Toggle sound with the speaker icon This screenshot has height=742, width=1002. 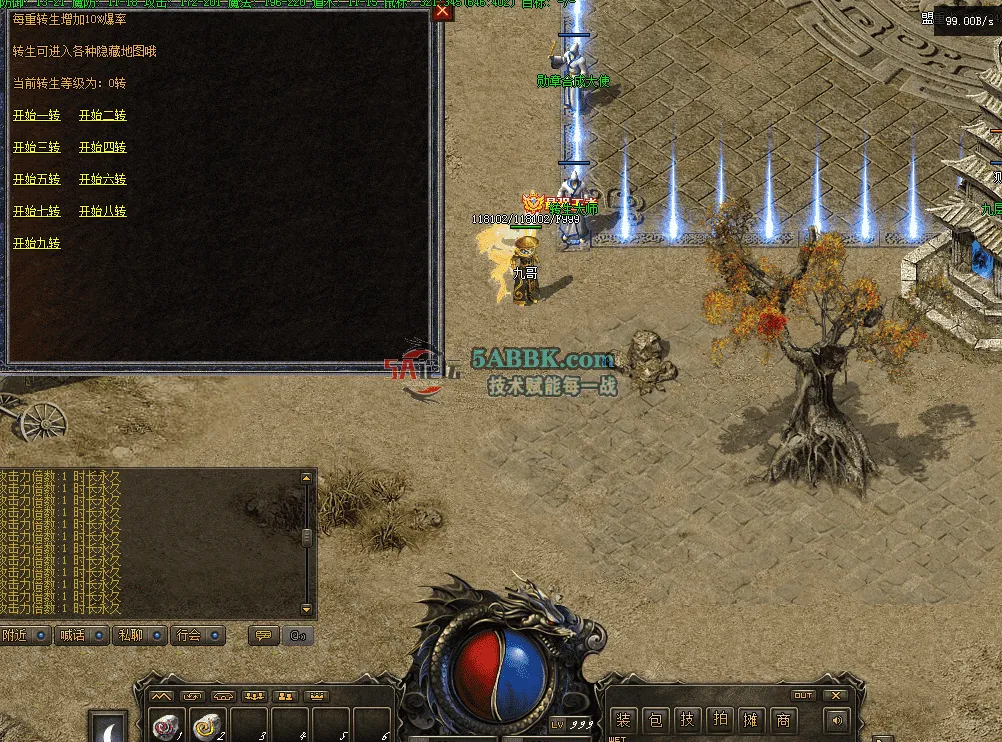click(834, 720)
